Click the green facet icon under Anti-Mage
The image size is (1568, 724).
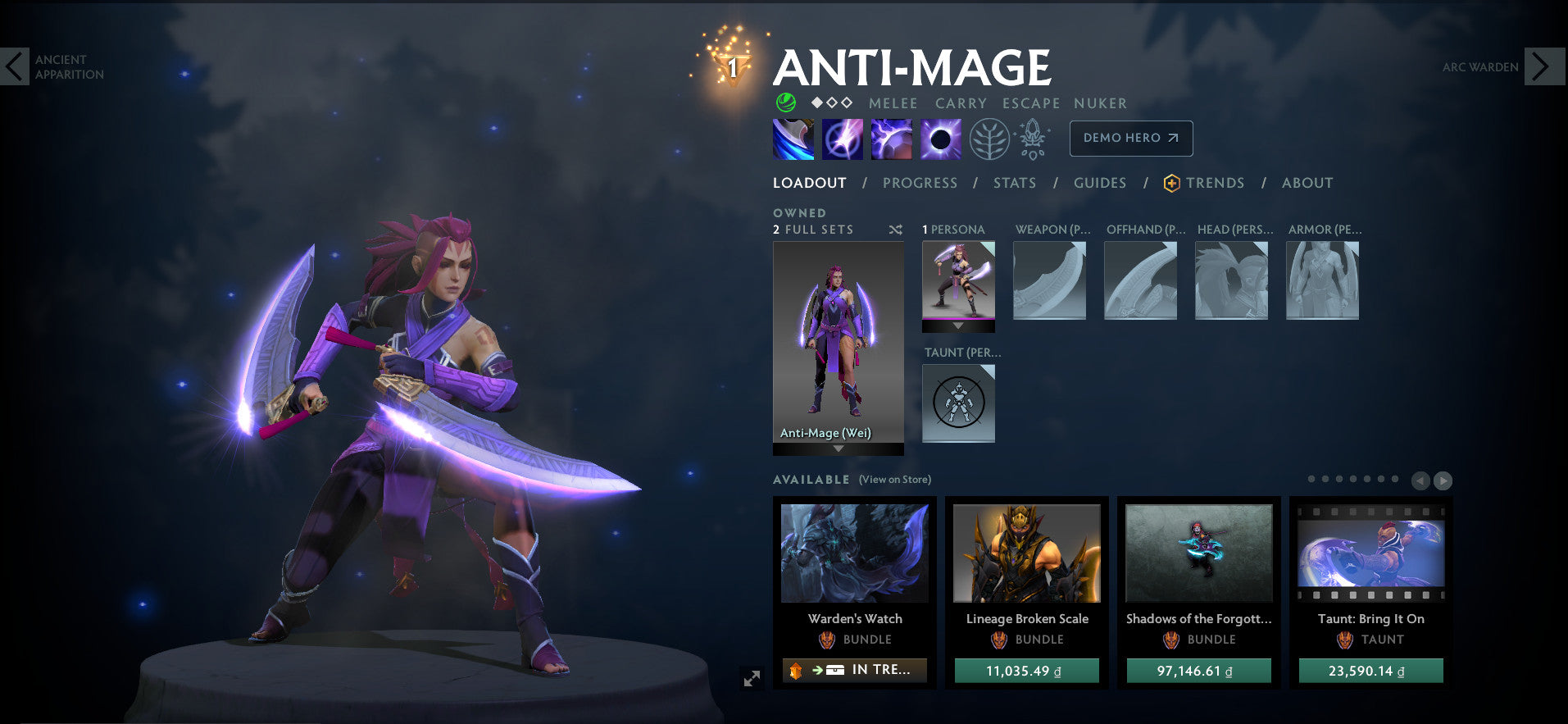point(784,103)
